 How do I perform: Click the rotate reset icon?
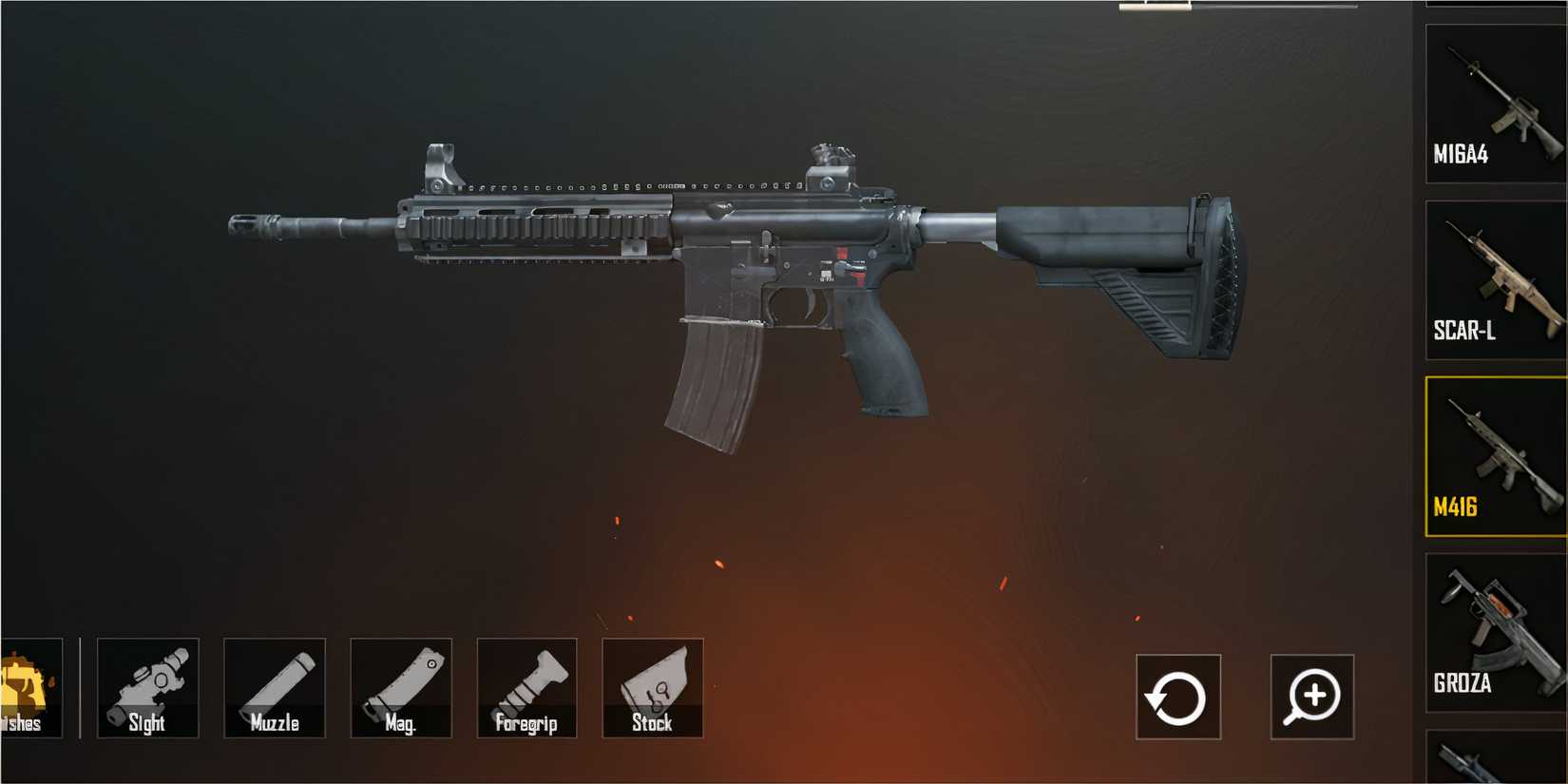coord(1178,697)
